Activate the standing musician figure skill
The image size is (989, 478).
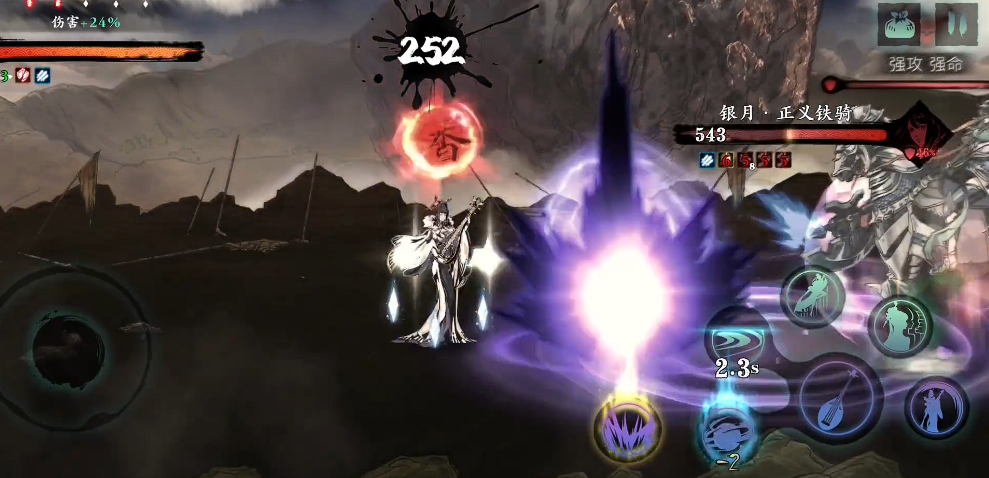pyautogui.click(x=936, y=406)
